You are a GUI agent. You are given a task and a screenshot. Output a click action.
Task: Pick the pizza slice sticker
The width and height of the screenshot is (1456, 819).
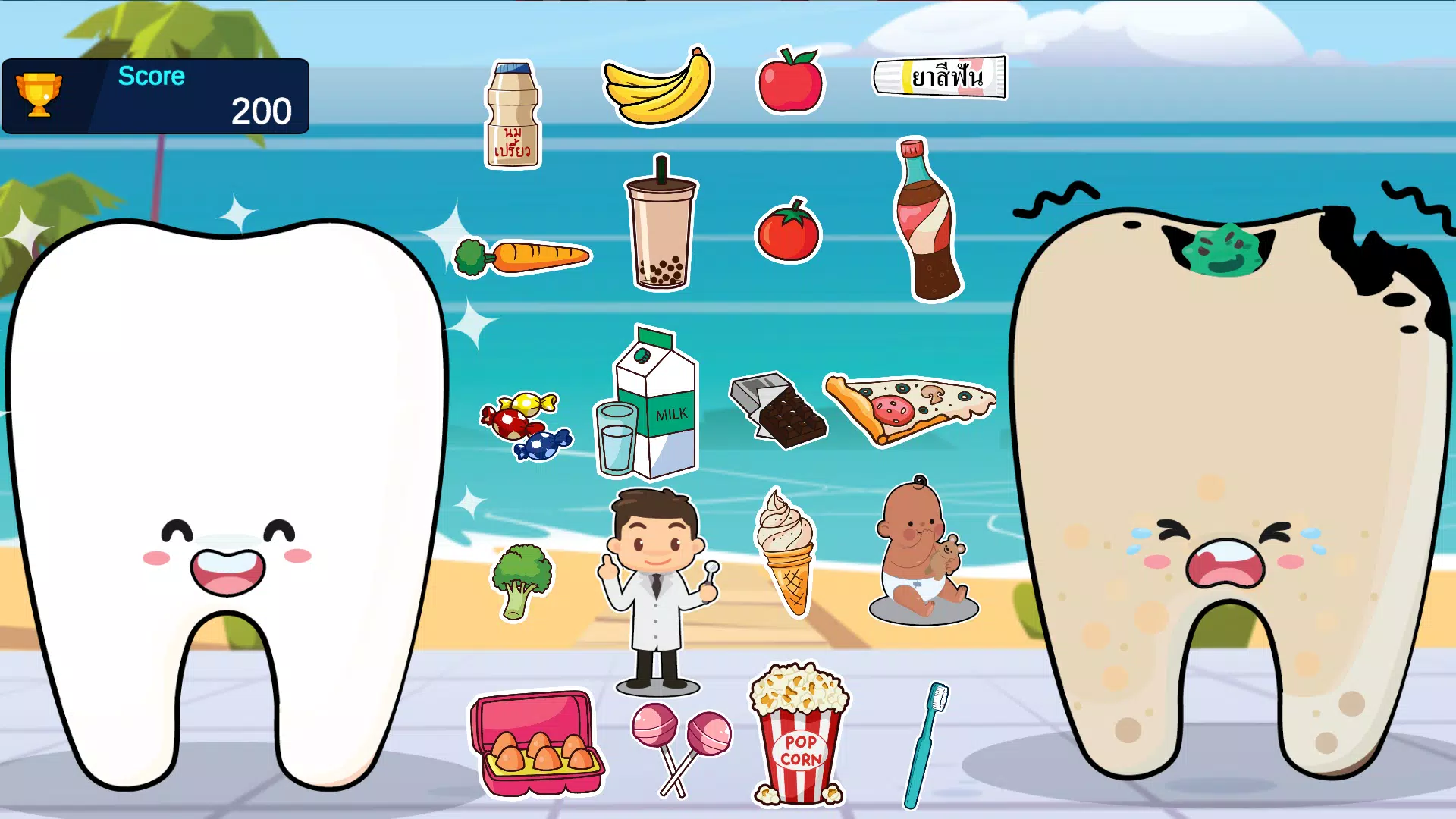click(910, 406)
